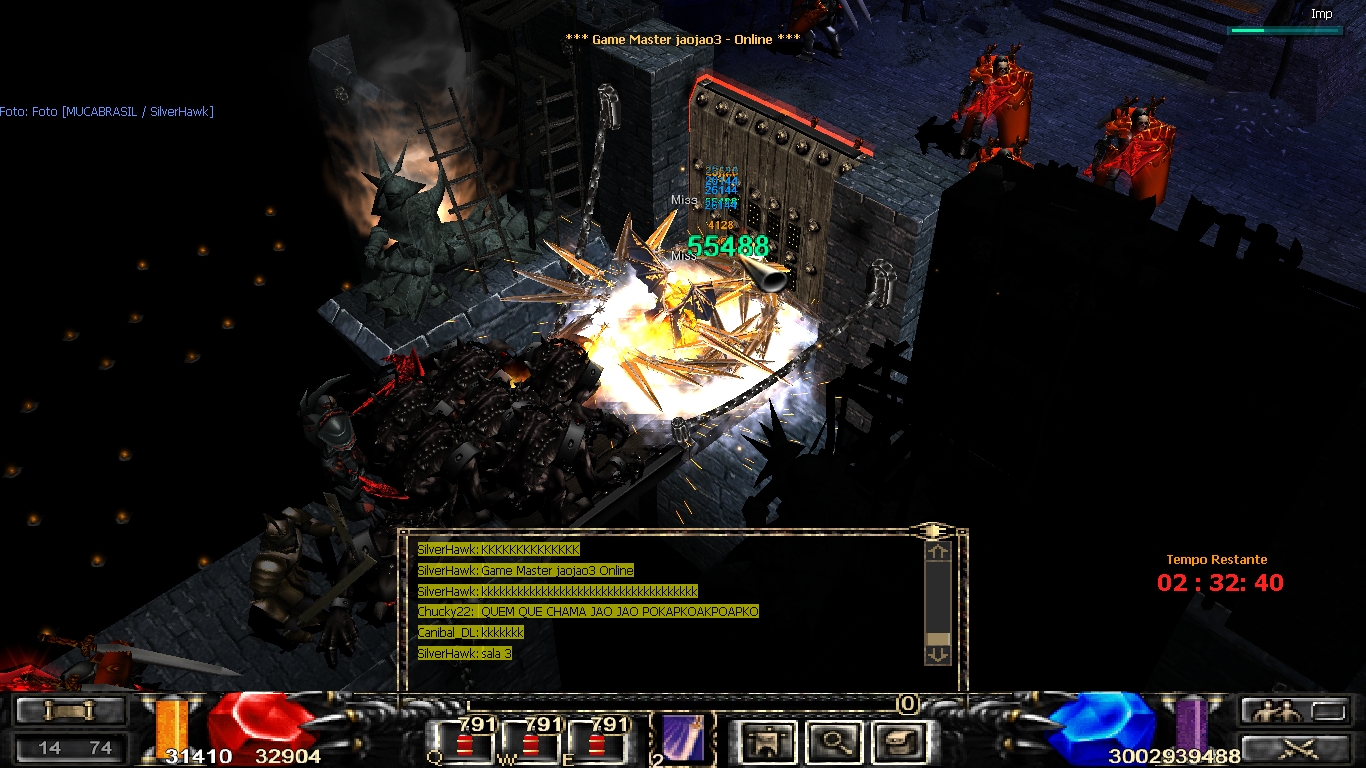
Task: Select Chucky22's chat message line
Action: 588,612
